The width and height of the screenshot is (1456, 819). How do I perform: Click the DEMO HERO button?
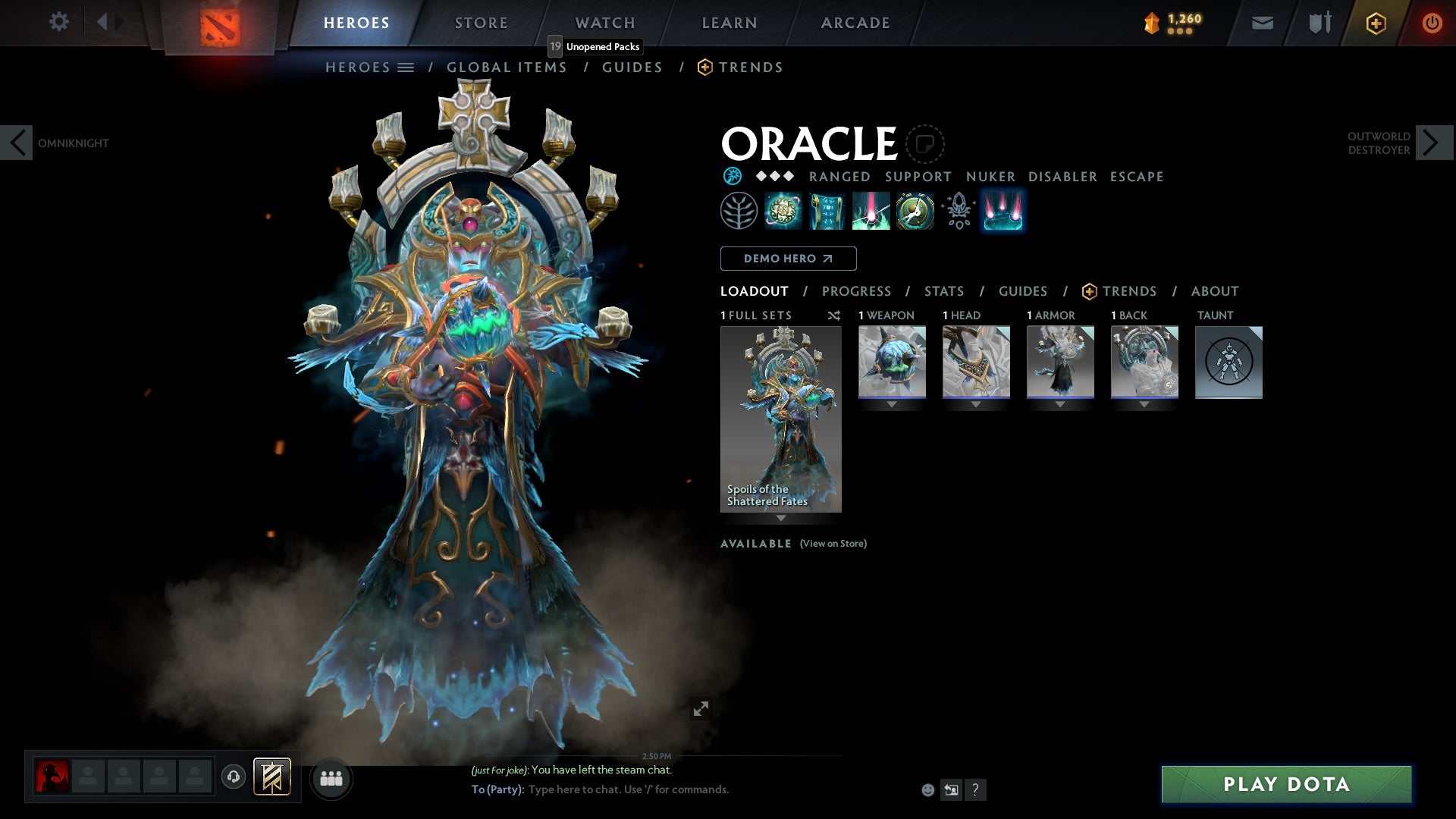pyautogui.click(x=787, y=259)
